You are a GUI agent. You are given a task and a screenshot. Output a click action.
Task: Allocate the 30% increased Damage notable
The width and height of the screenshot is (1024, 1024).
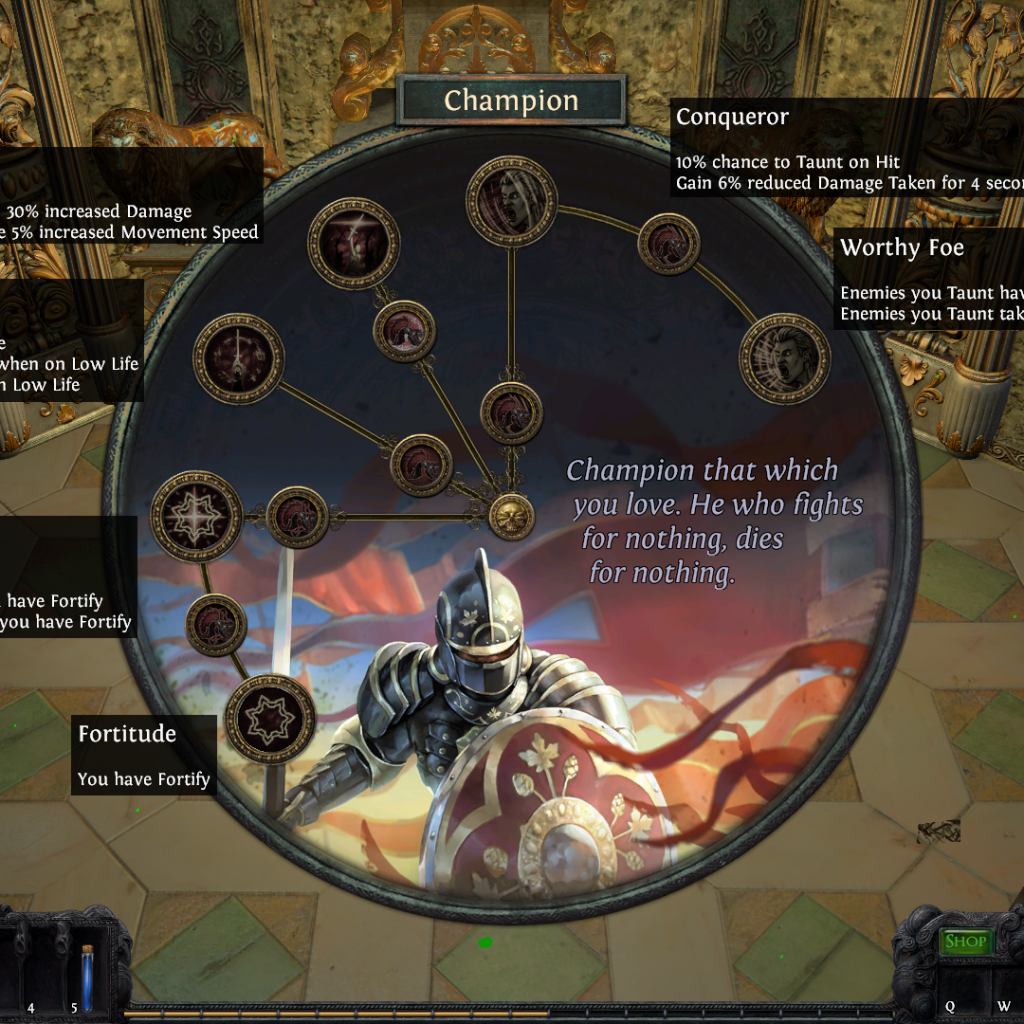[353, 243]
